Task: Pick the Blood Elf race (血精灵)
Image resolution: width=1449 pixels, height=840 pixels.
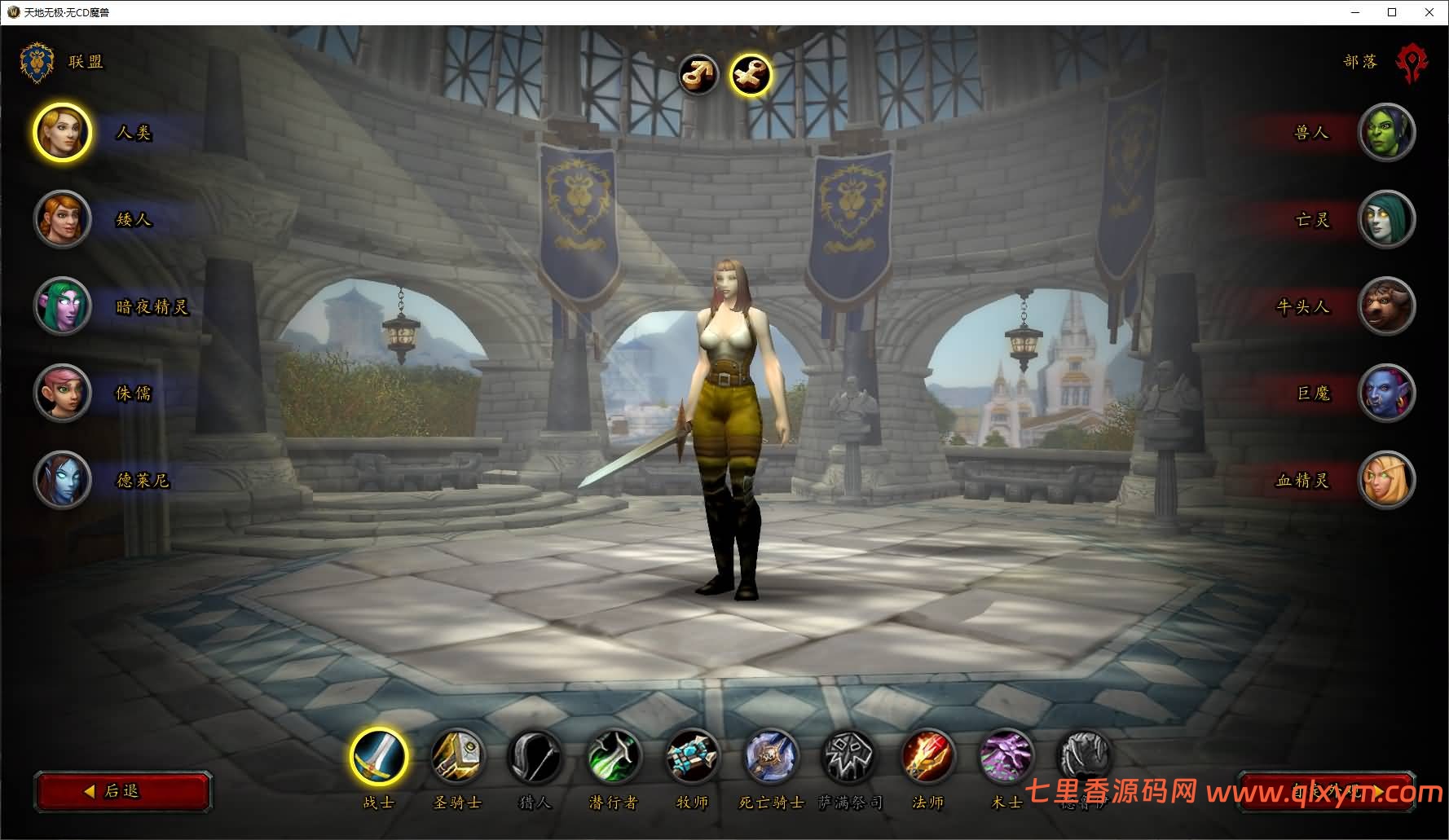Action: (x=1386, y=480)
